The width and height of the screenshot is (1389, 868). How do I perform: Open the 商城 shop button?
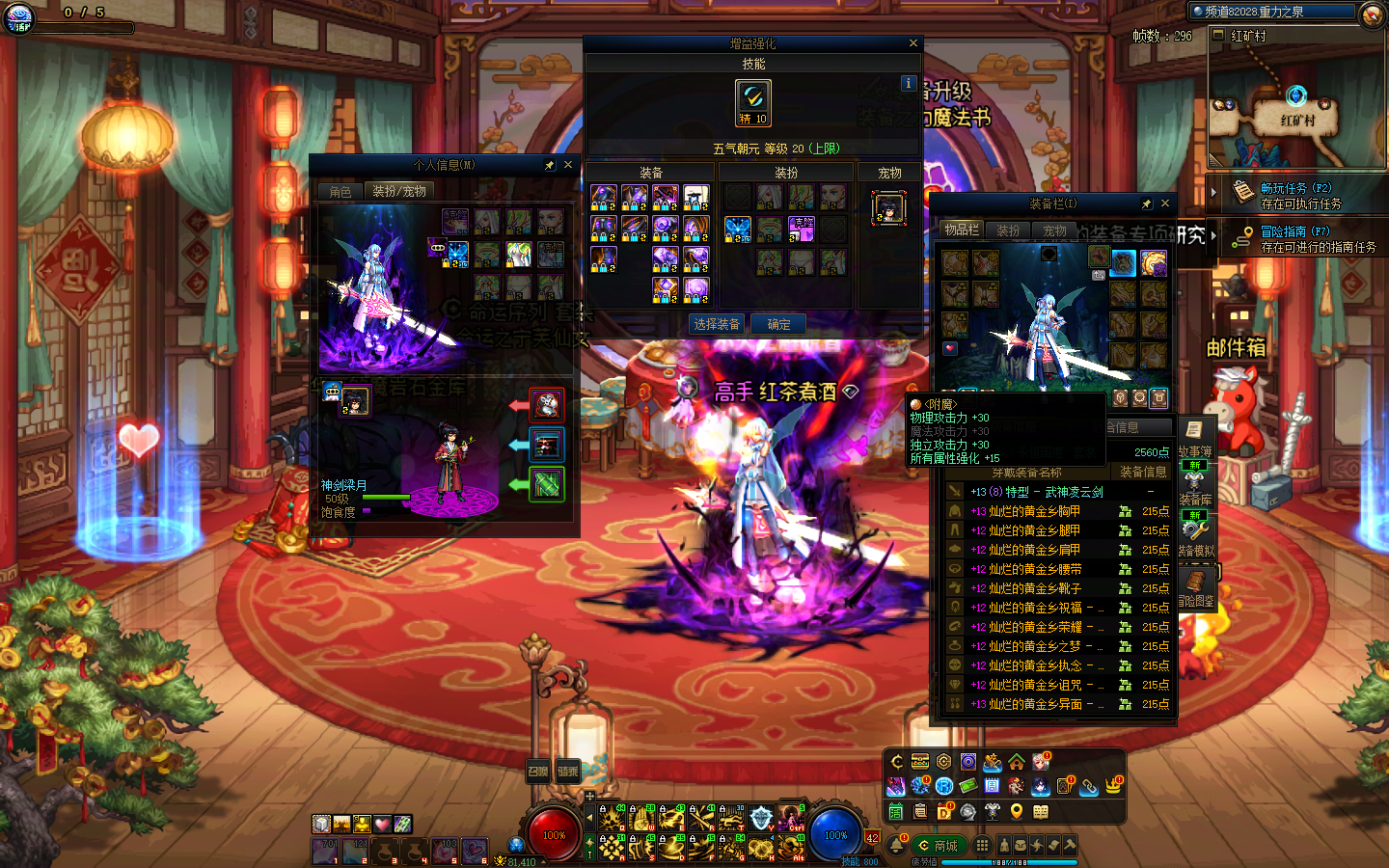pyautogui.click(x=939, y=846)
